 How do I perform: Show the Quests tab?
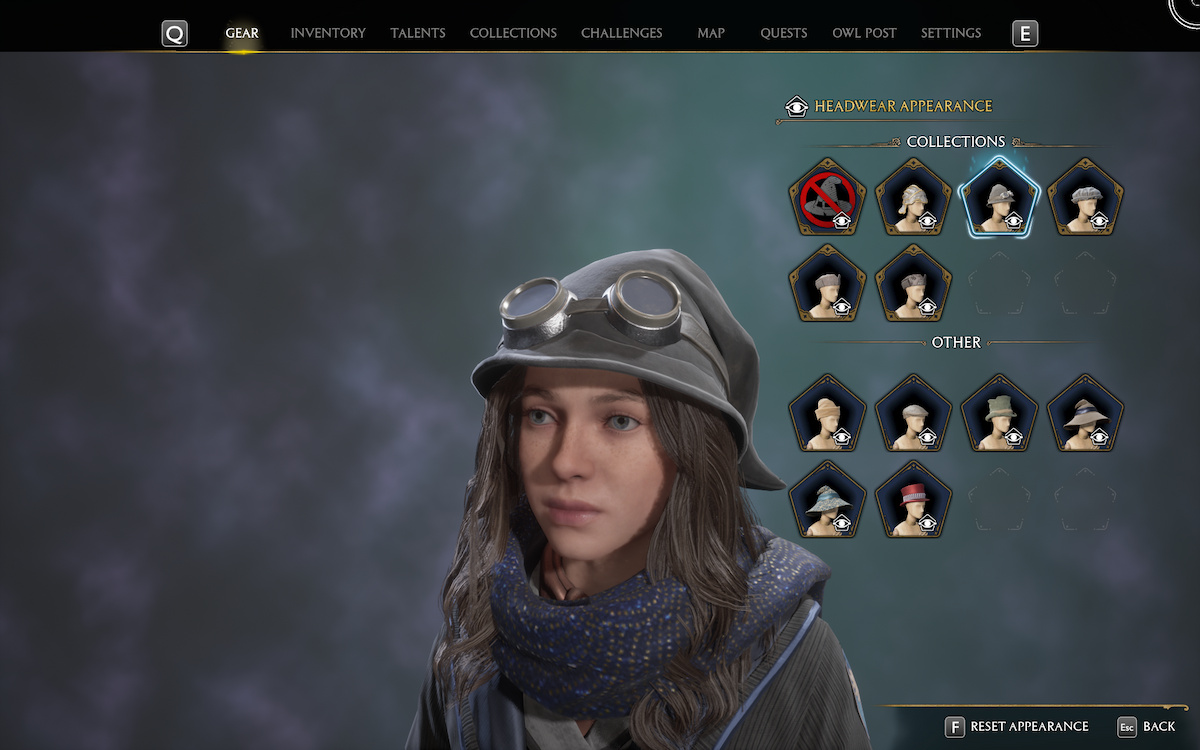[x=783, y=33]
